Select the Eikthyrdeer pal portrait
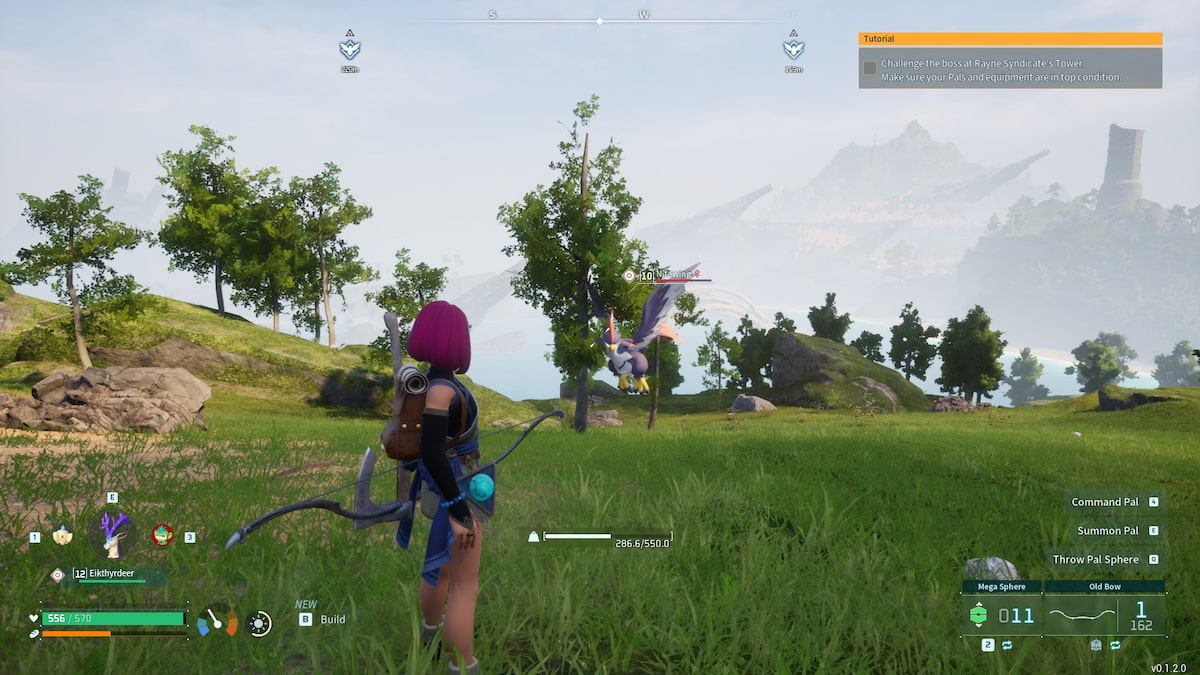Image resolution: width=1200 pixels, height=675 pixels. click(112, 535)
